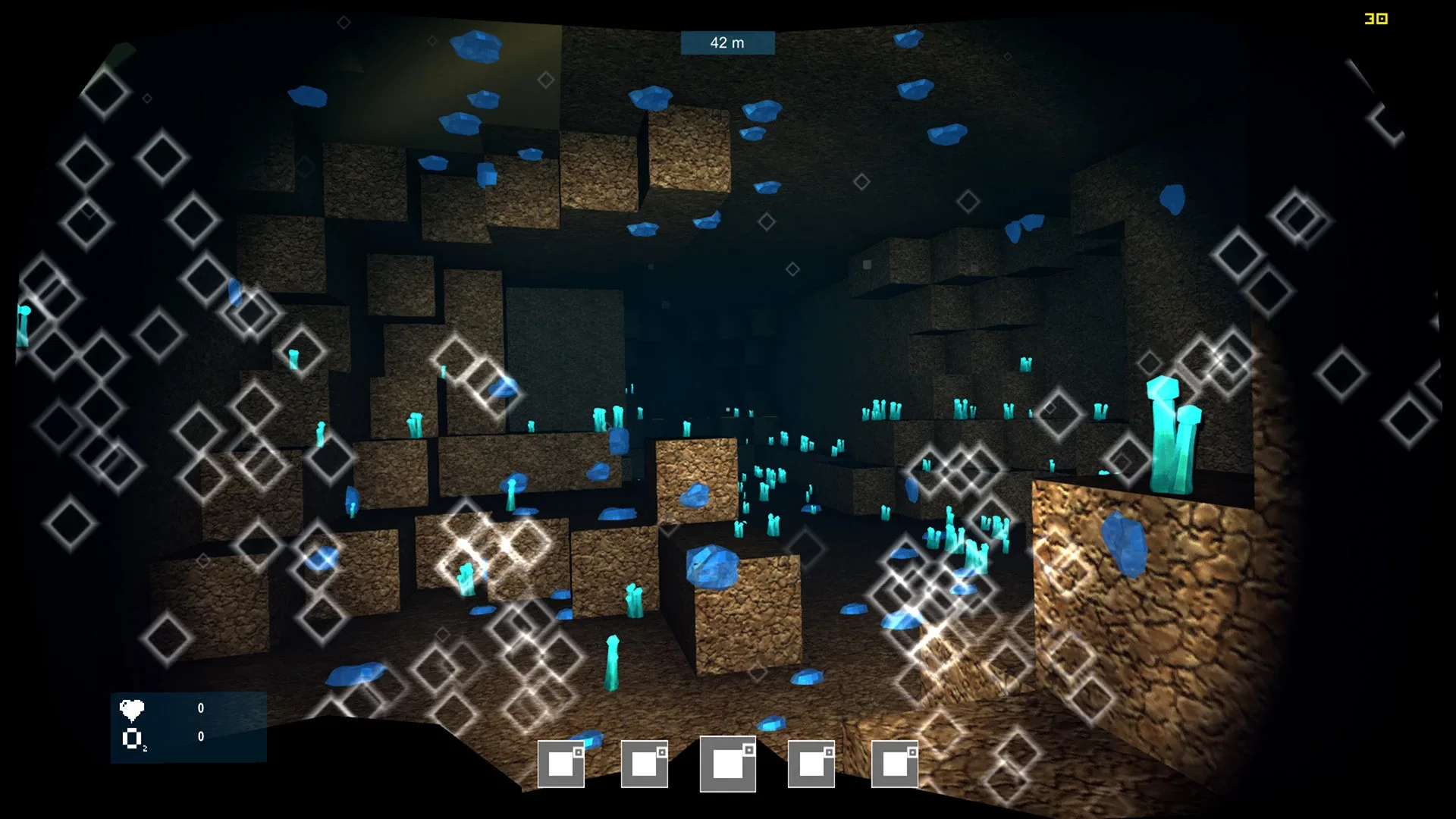
Task: Click the health value showing 0
Action: pyautogui.click(x=200, y=708)
